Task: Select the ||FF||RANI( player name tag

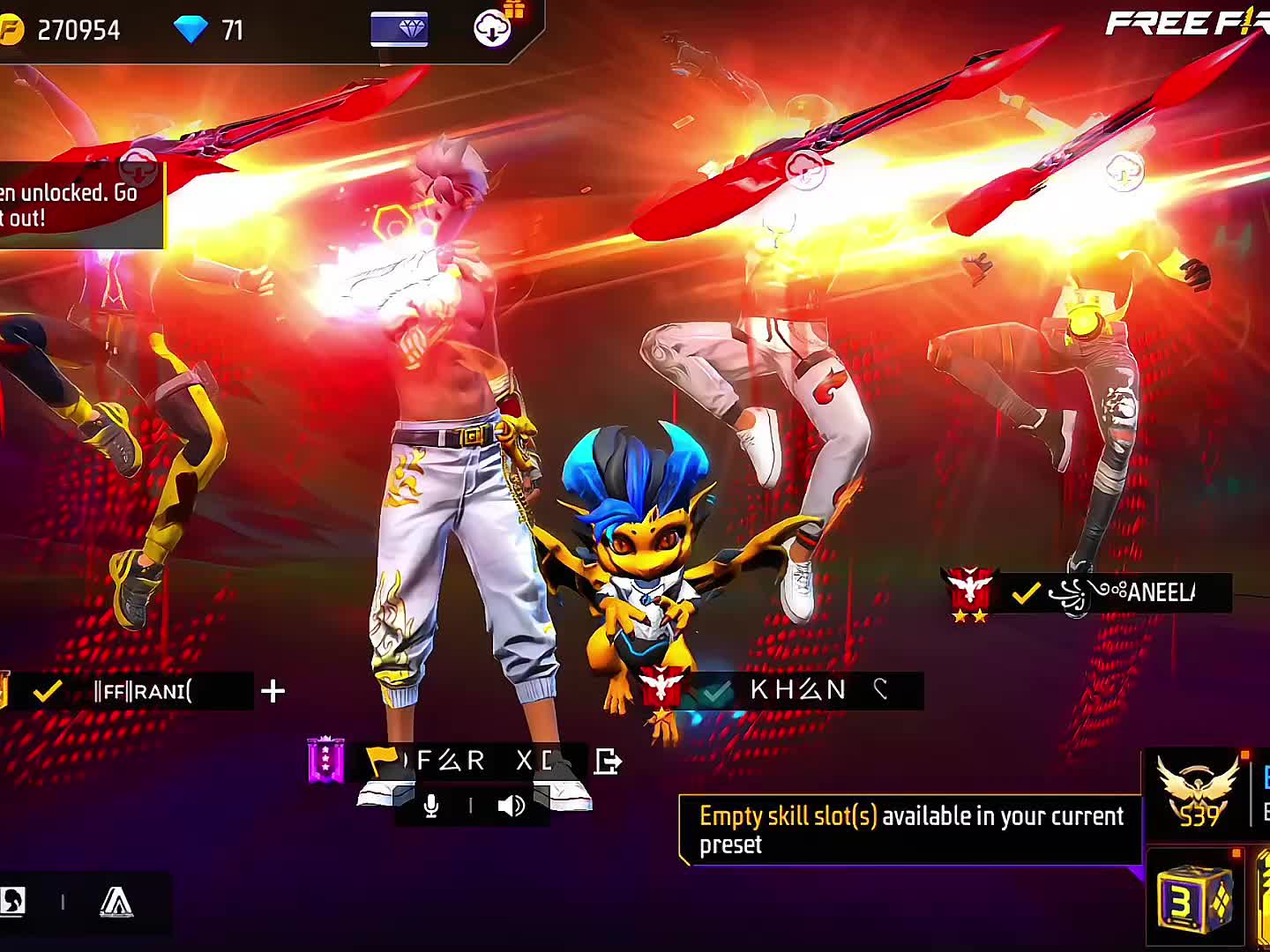Action: coord(143,691)
